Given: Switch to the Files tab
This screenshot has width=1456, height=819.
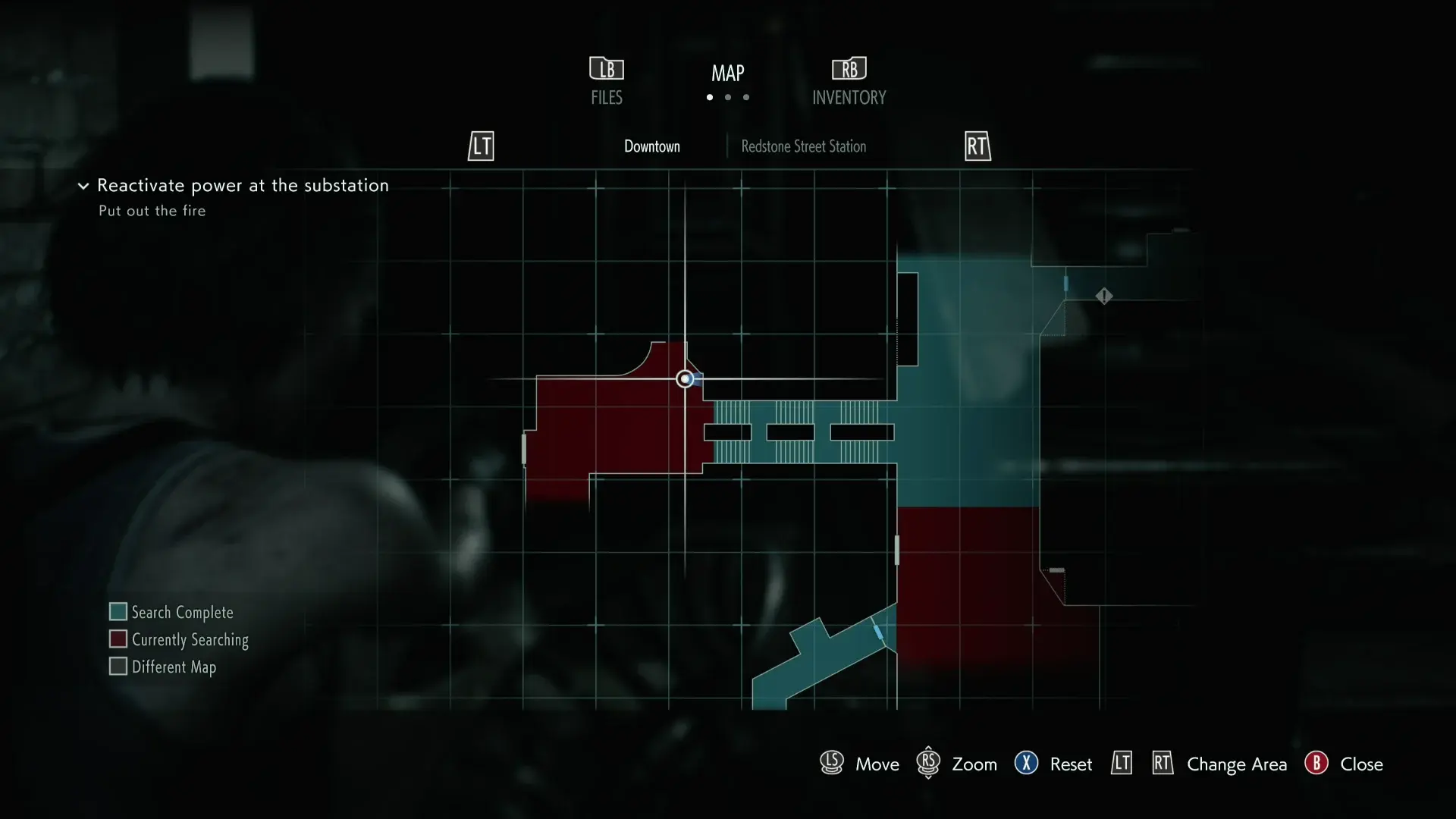Looking at the screenshot, I should coord(607,82).
